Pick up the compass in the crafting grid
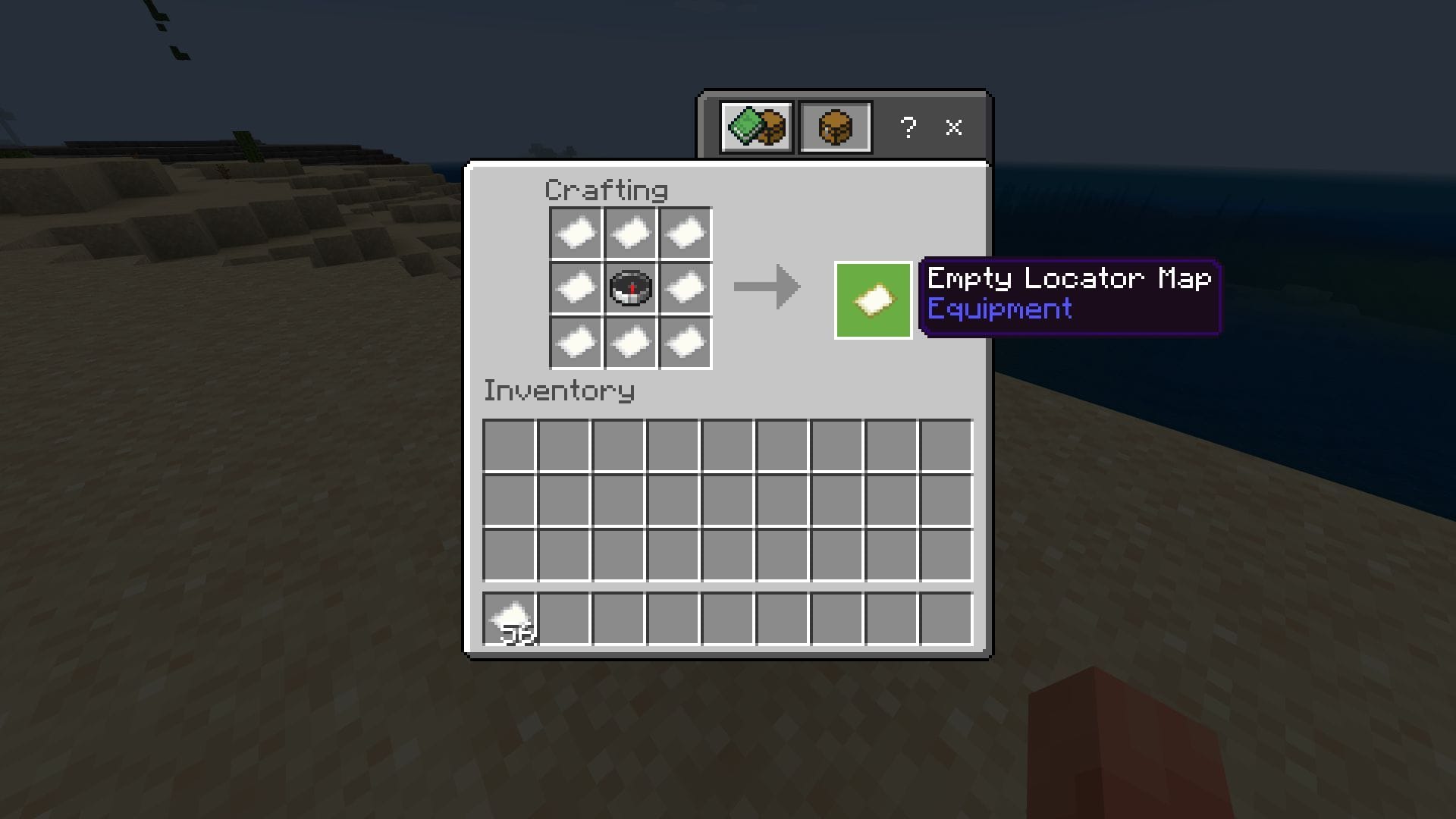This screenshot has width=1456, height=819. tap(629, 287)
